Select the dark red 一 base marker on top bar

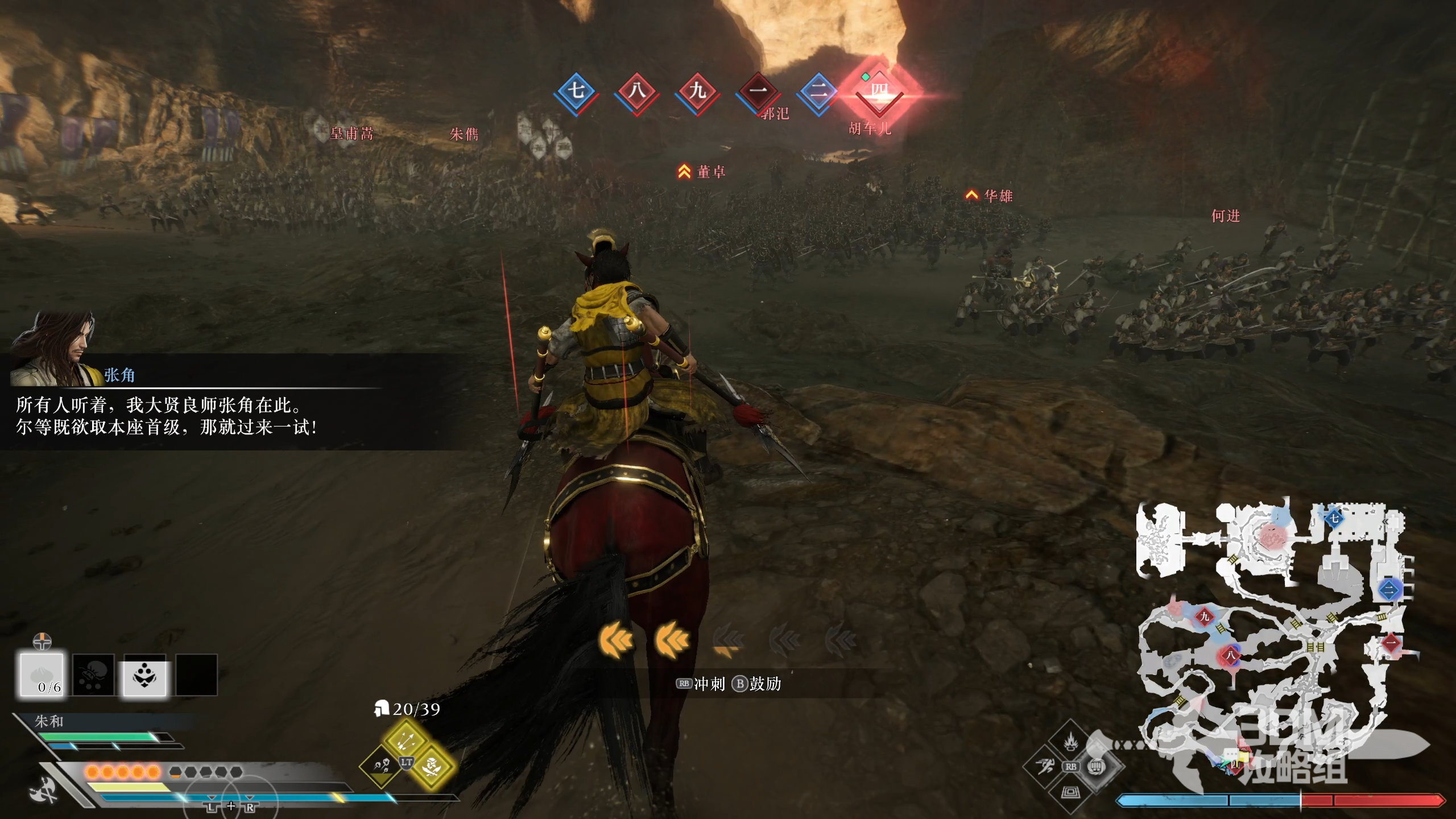pyautogui.click(x=758, y=91)
